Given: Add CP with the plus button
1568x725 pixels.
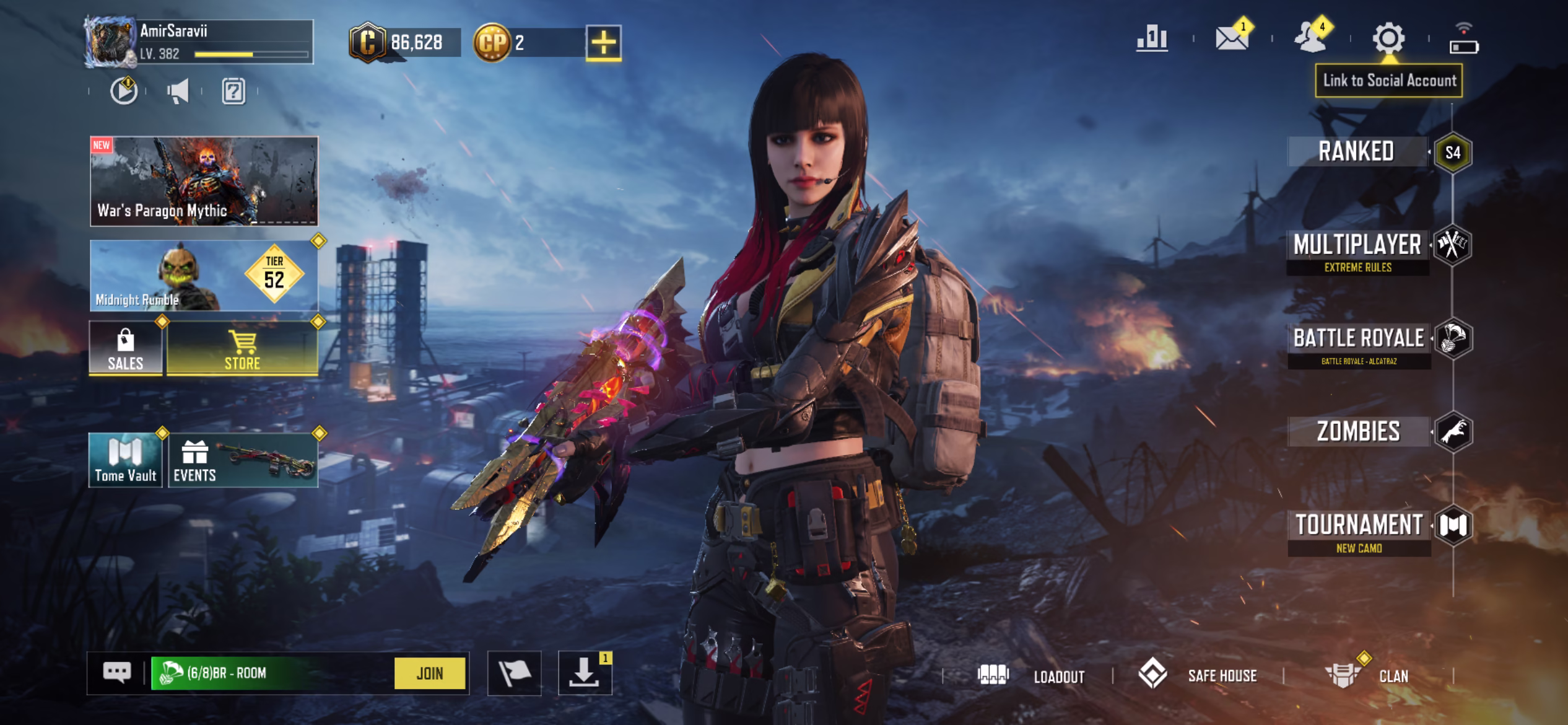Looking at the screenshot, I should click(603, 43).
